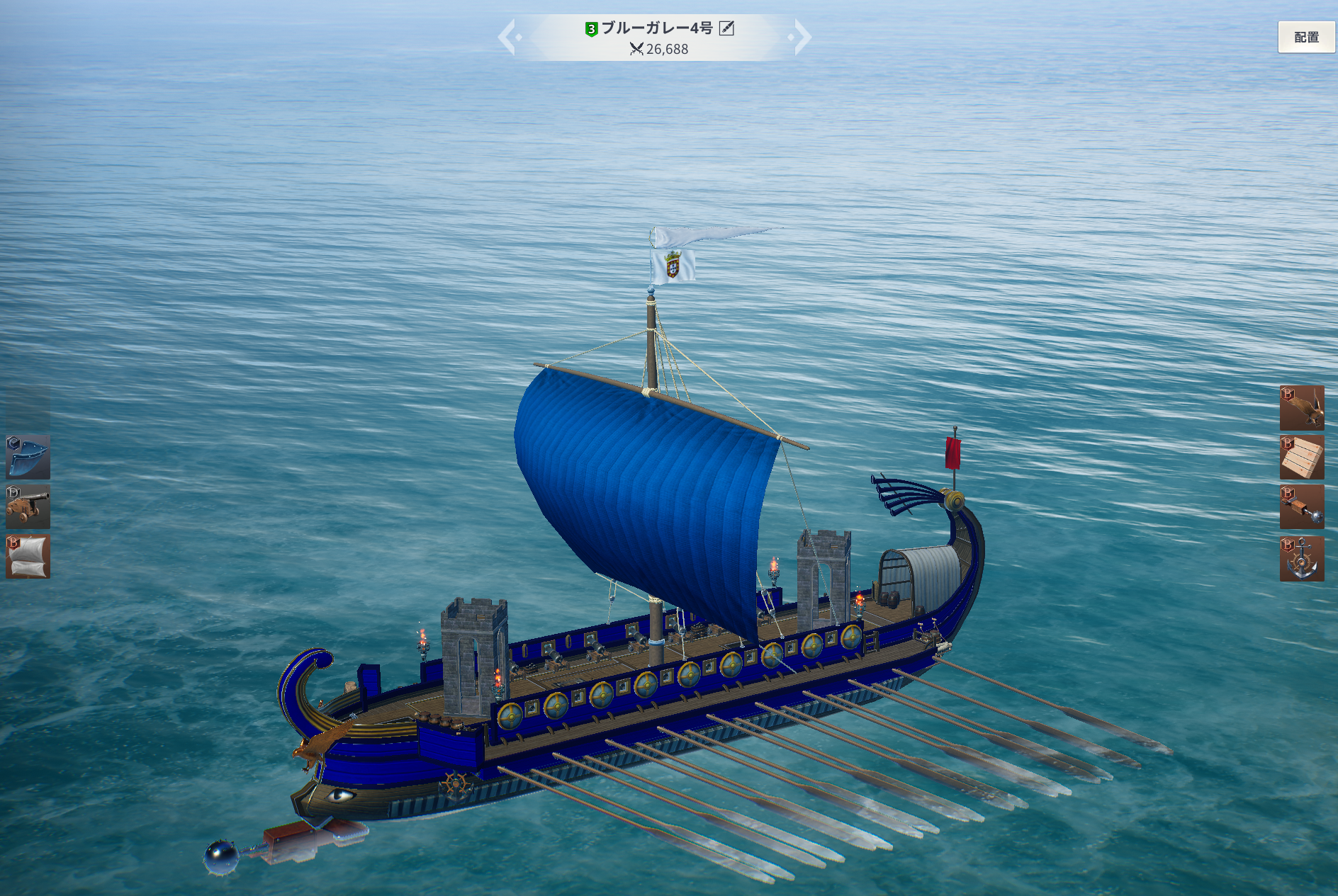
Task: Open the cannon equipment slot
Action: tap(28, 506)
